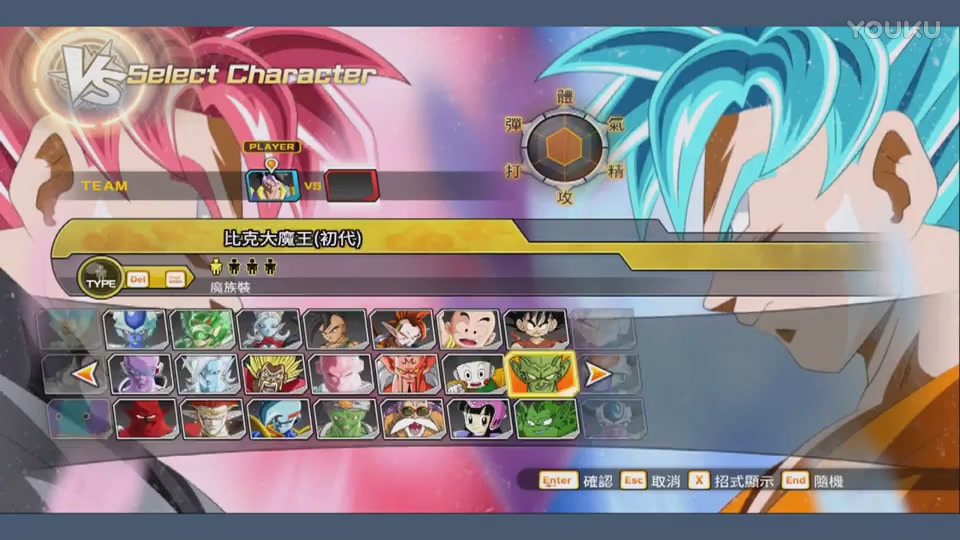Screen dimensions: 960x540
Task: Pick the highlighted King Piccolo portrait
Action: [x=540, y=374]
